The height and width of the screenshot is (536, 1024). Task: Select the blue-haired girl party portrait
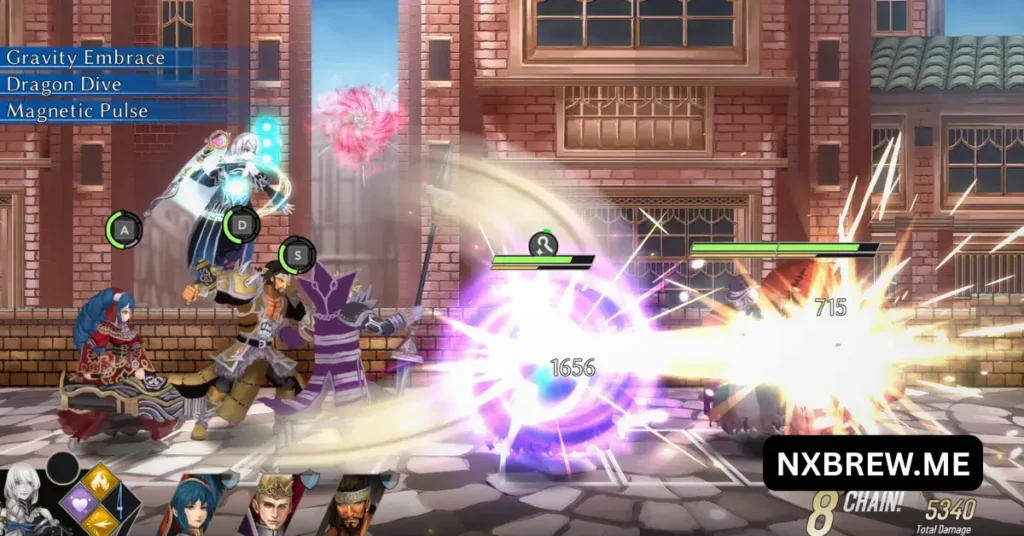tap(194, 505)
